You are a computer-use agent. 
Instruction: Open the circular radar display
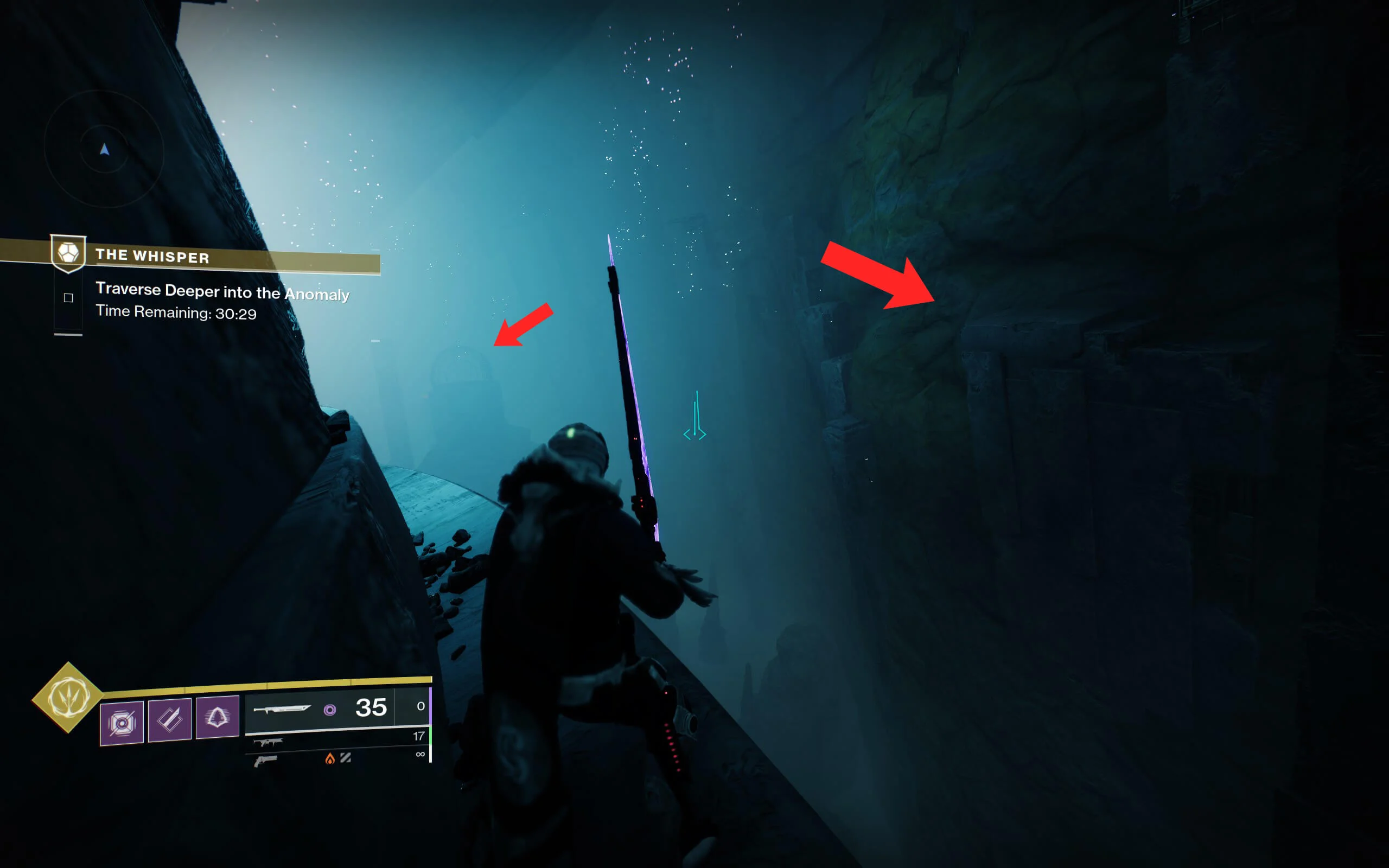tap(105, 149)
